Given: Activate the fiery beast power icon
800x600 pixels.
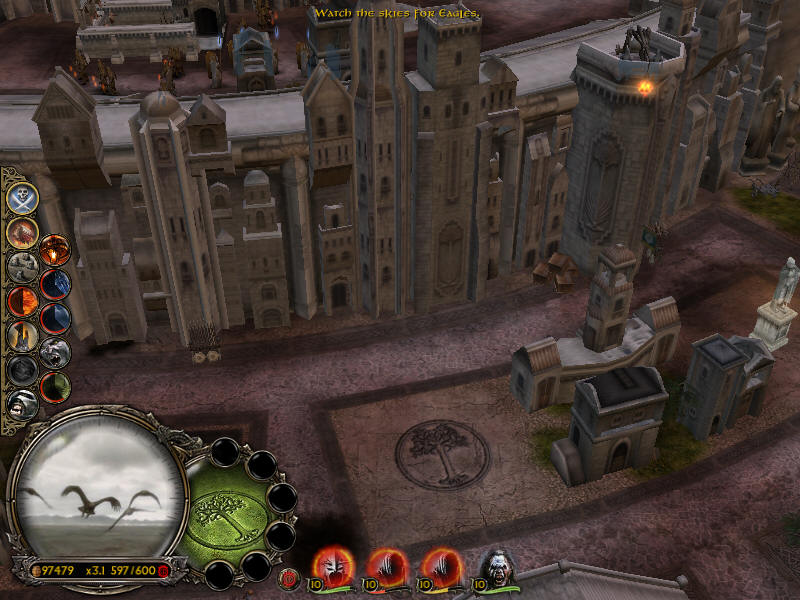Looking at the screenshot, I should (x=22, y=232).
